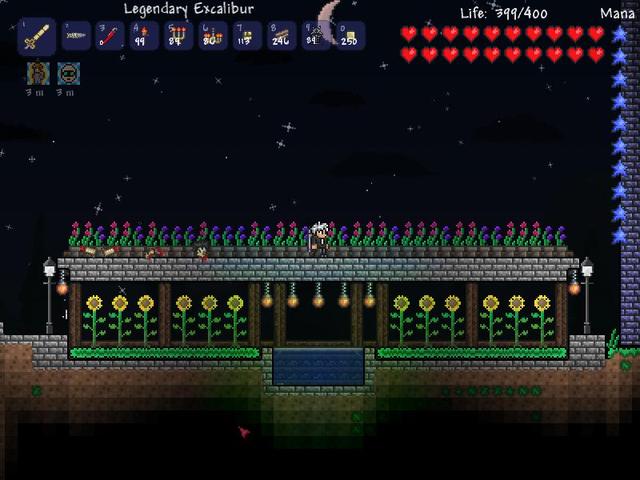The height and width of the screenshot is (480, 640).
Task: Click the green-faced buff icon
Action: tap(67, 73)
